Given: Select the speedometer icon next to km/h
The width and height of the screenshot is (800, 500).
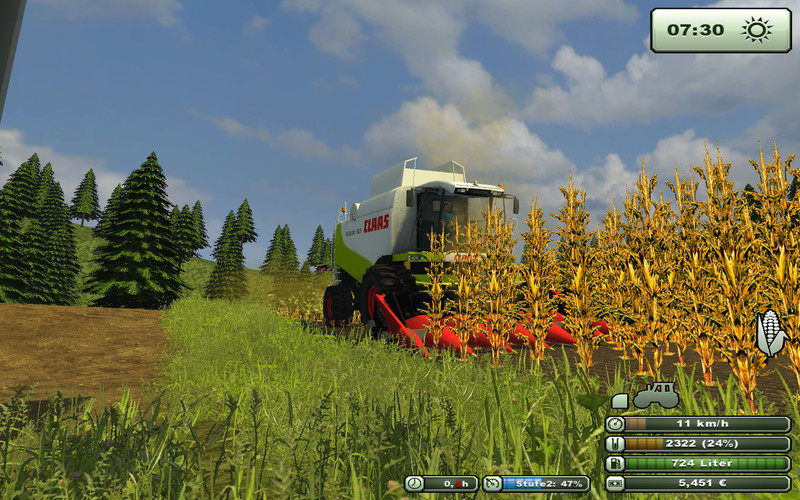Looking at the screenshot, I should (615, 424).
